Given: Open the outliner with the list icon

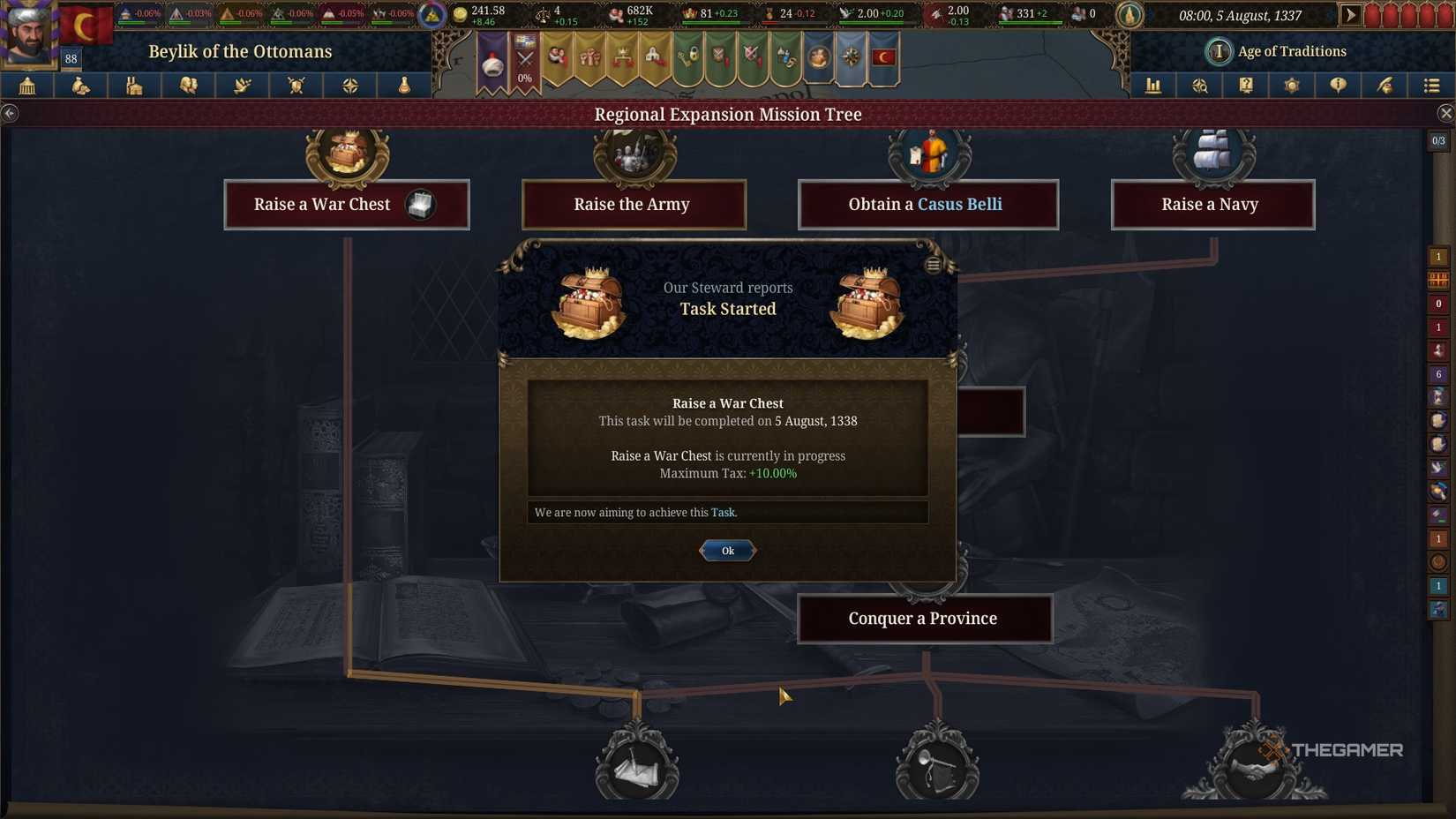Looking at the screenshot, I should (x=1431, y=86).
